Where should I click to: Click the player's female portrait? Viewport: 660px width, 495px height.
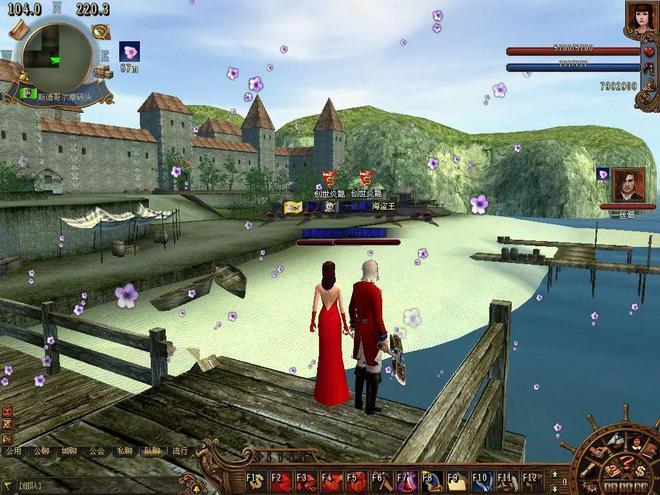(x=641, y=17)
